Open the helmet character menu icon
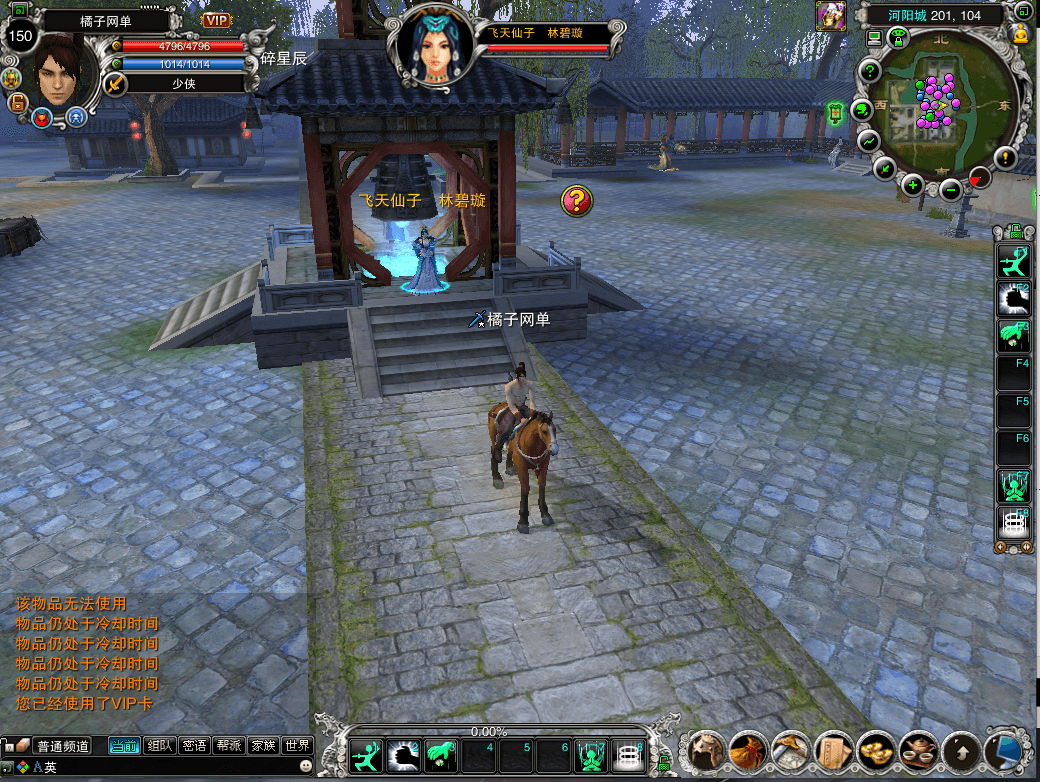Screen dimensions: 1040x782 tap(708, 749)
